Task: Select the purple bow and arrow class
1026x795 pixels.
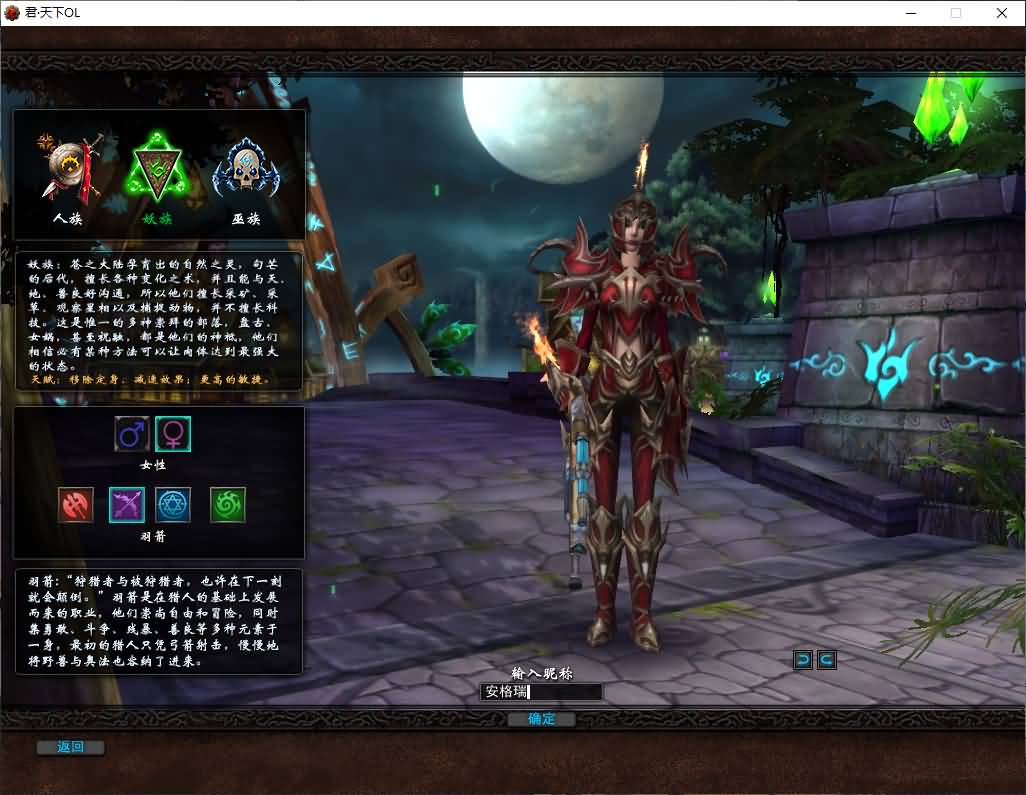Action: pos(127,505)
